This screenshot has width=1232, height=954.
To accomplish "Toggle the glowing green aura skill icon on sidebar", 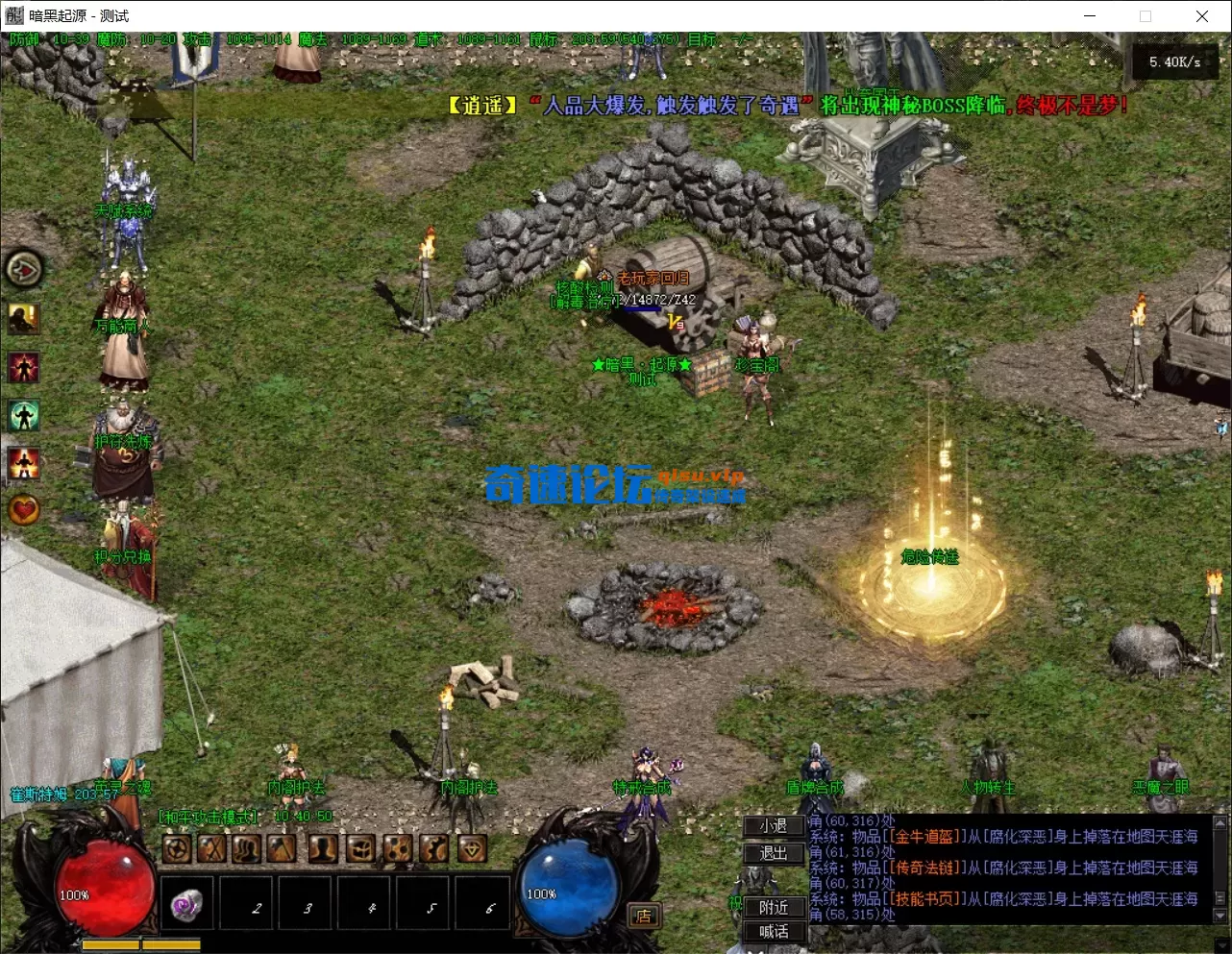I will 24,413.
